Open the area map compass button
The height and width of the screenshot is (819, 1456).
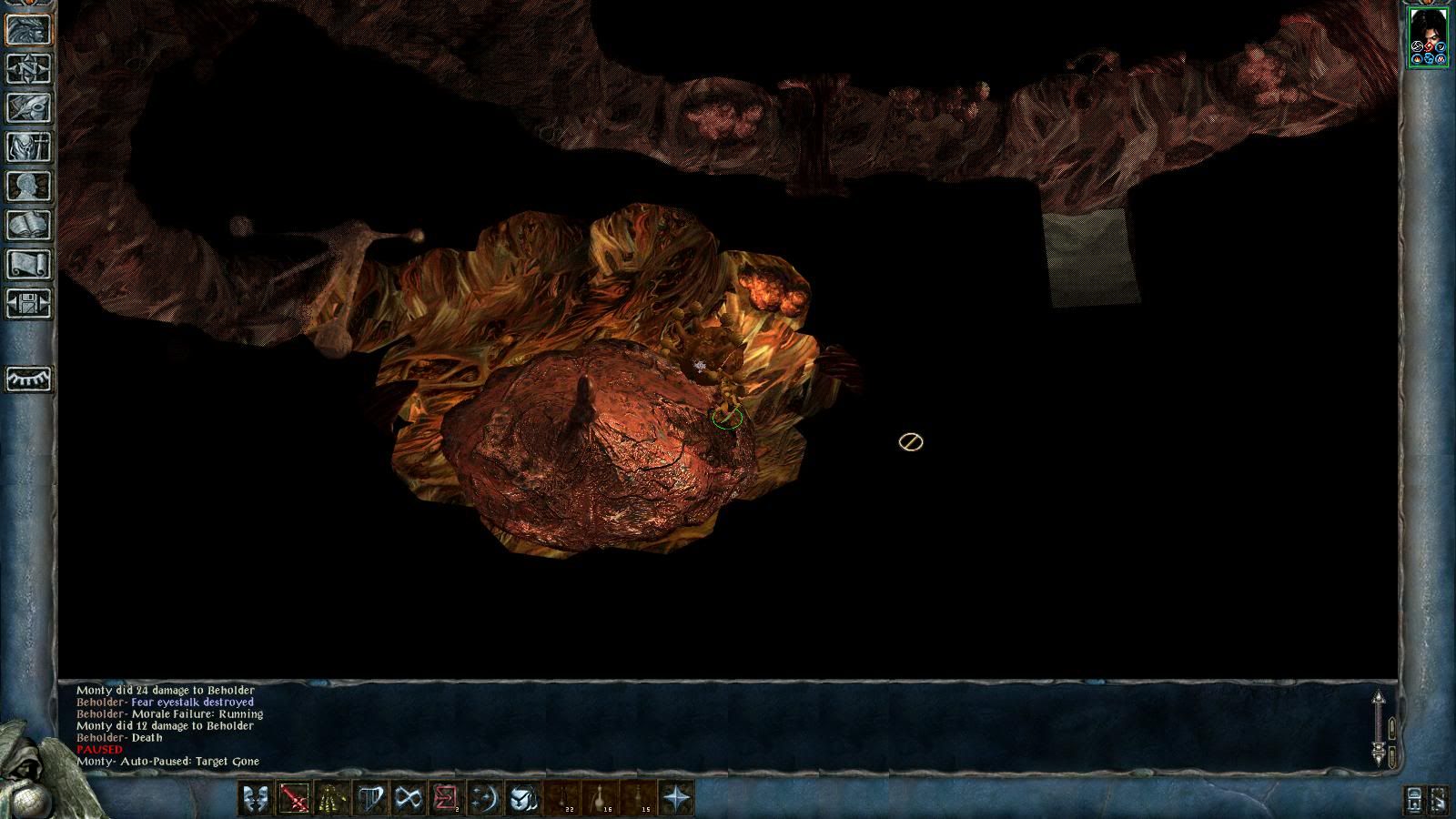pos(29,69)
